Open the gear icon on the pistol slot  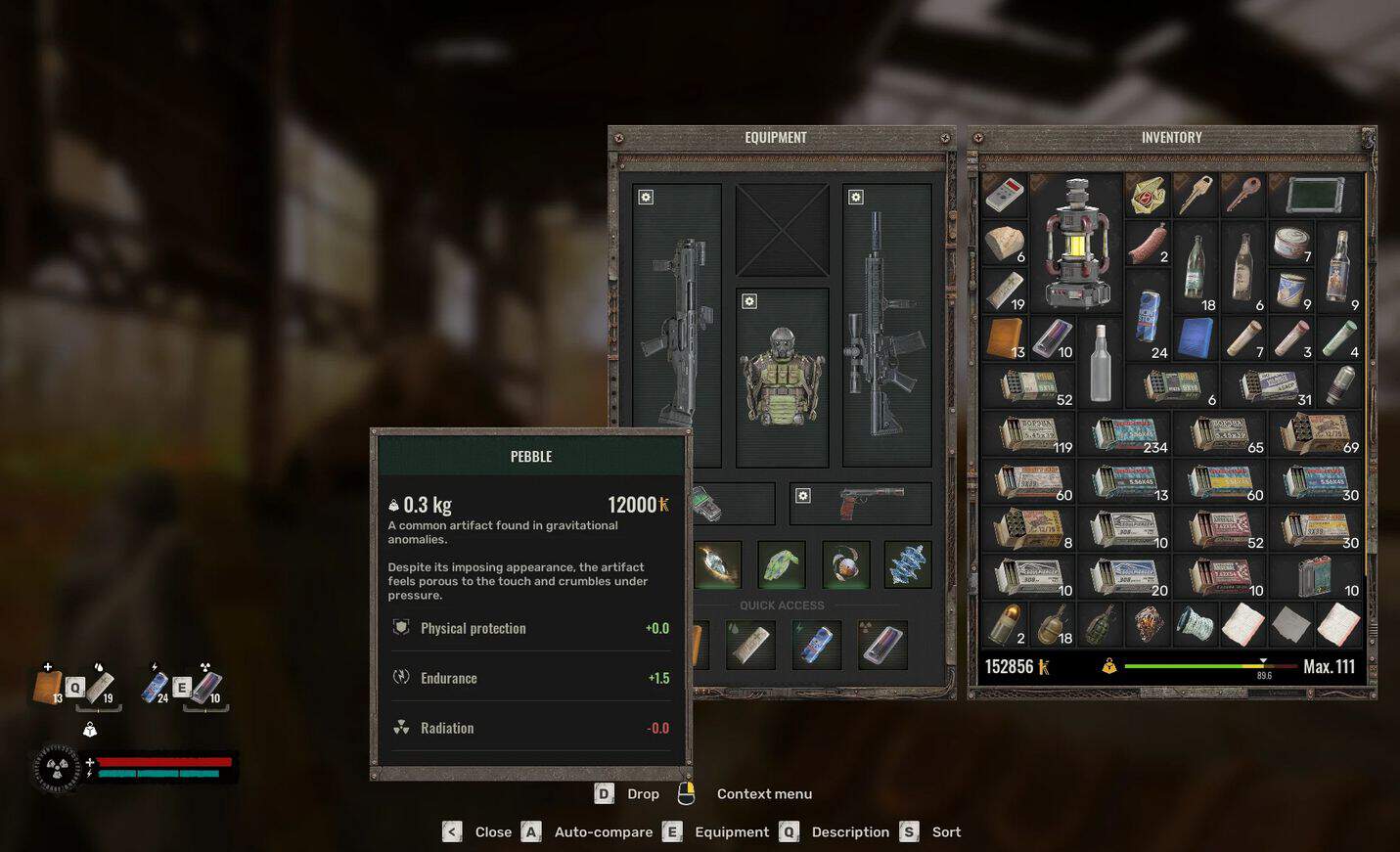(x=803, y=496)
